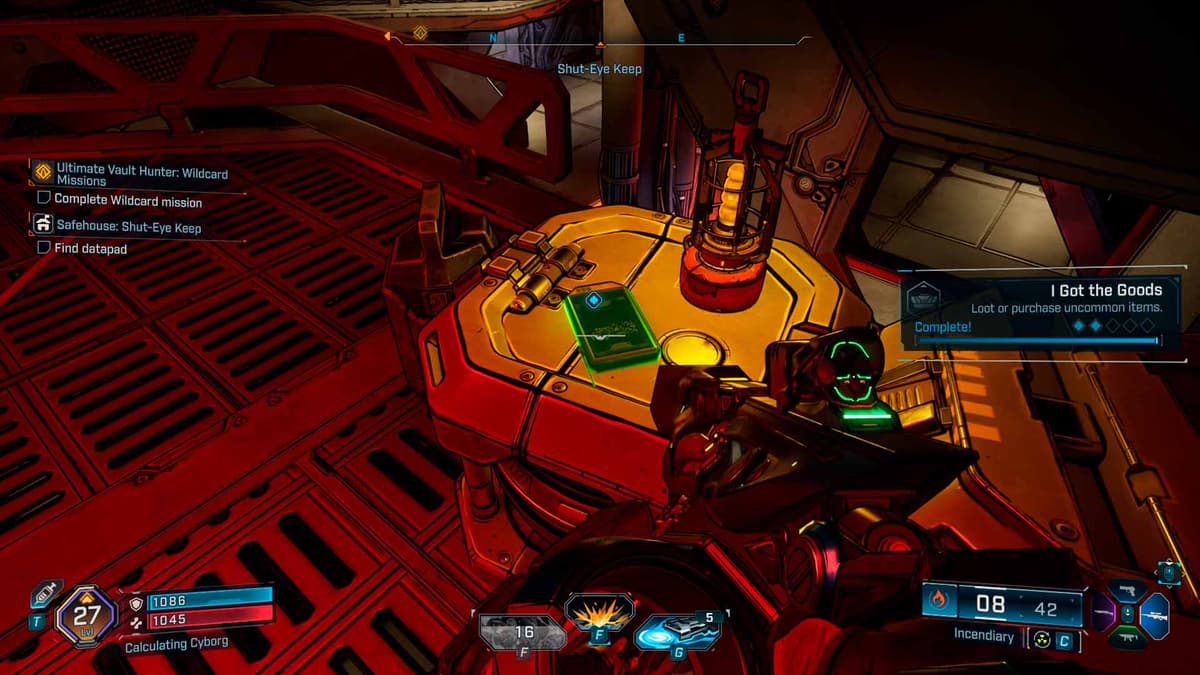
Task: Select the Safehouse: Shut-Eye Keep mission entry
Action: click(128, 228)
